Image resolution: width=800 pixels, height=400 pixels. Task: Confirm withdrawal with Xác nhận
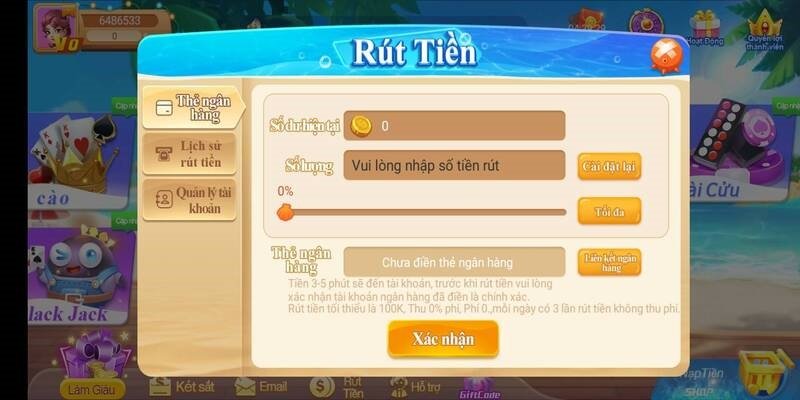tap(443, 339)
